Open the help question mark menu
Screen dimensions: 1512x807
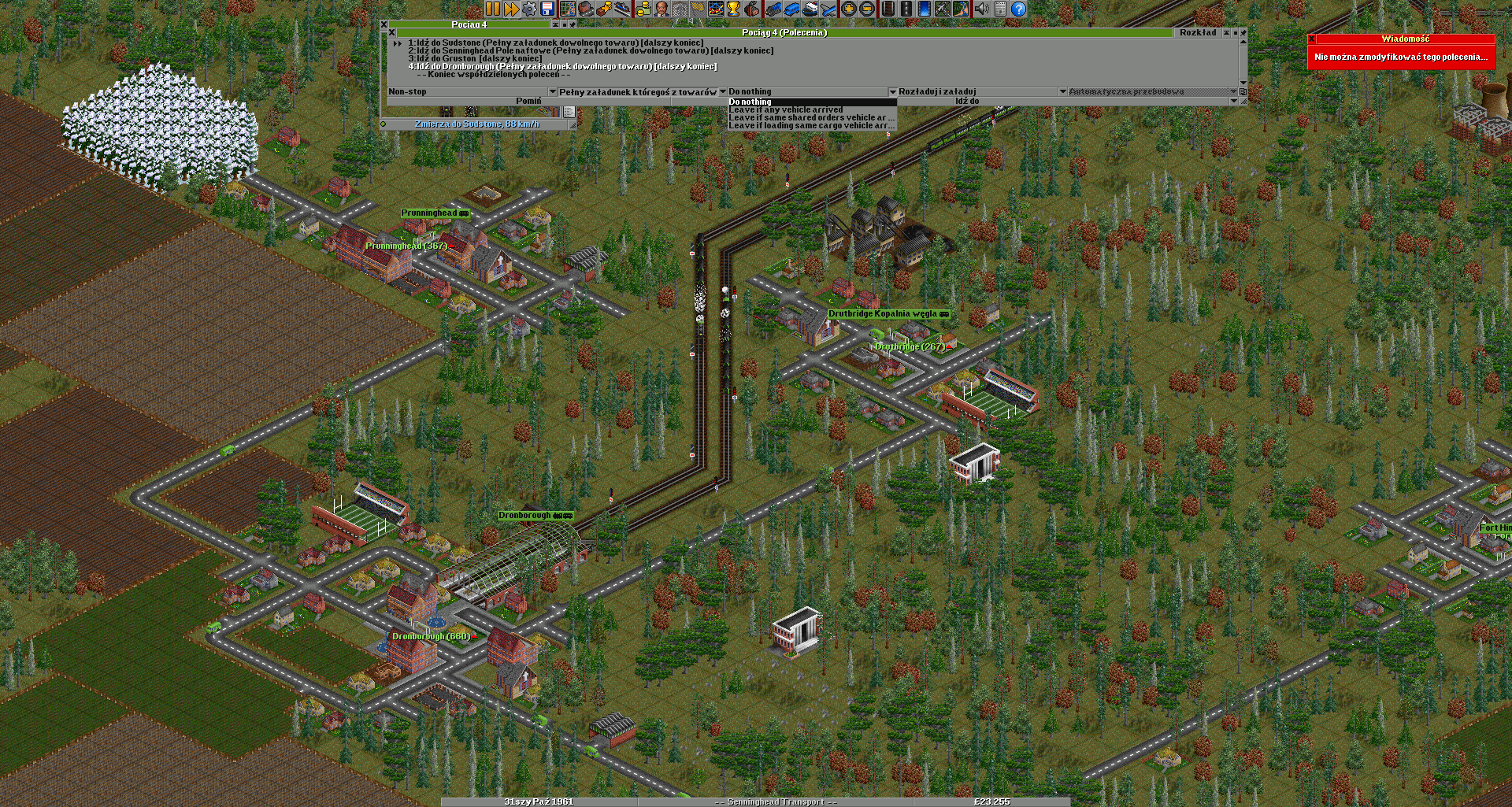[x=1018, y=9]
